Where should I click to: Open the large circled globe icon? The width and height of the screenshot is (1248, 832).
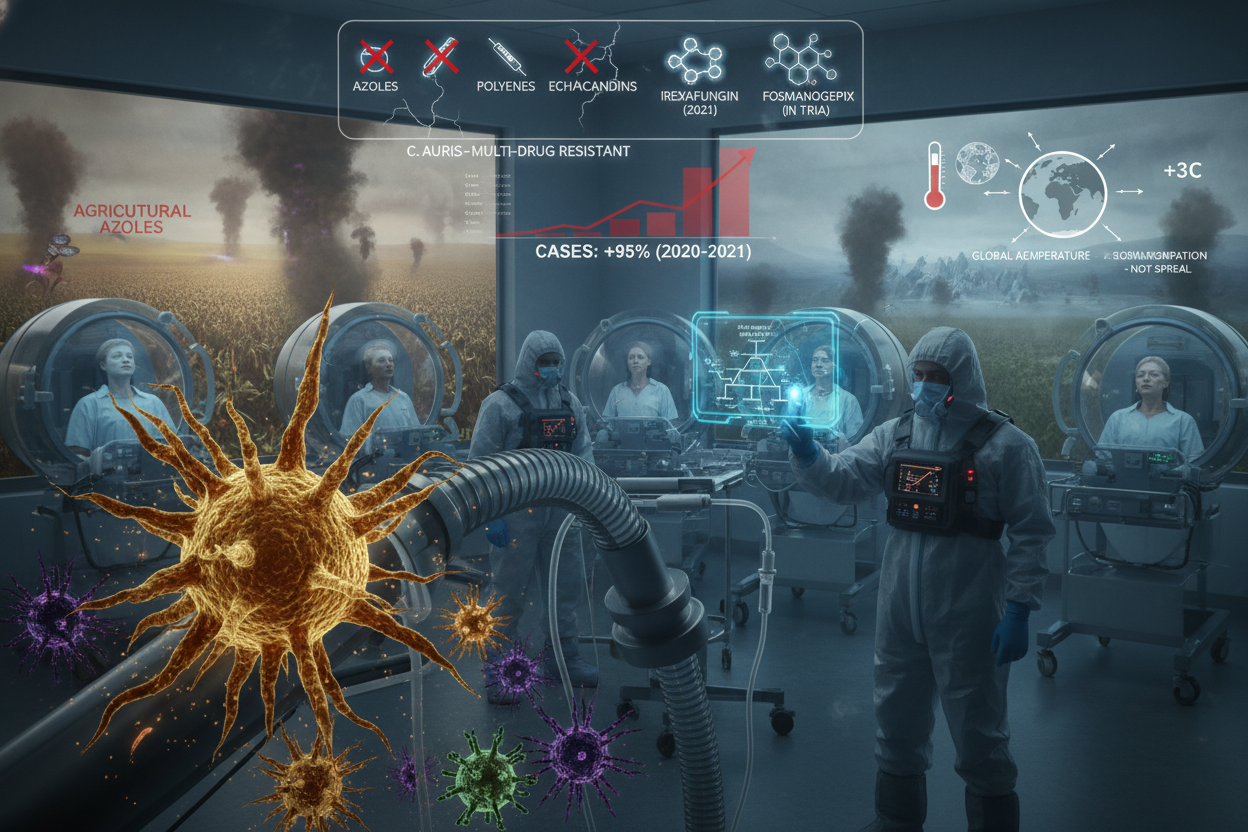(1062, 194)
